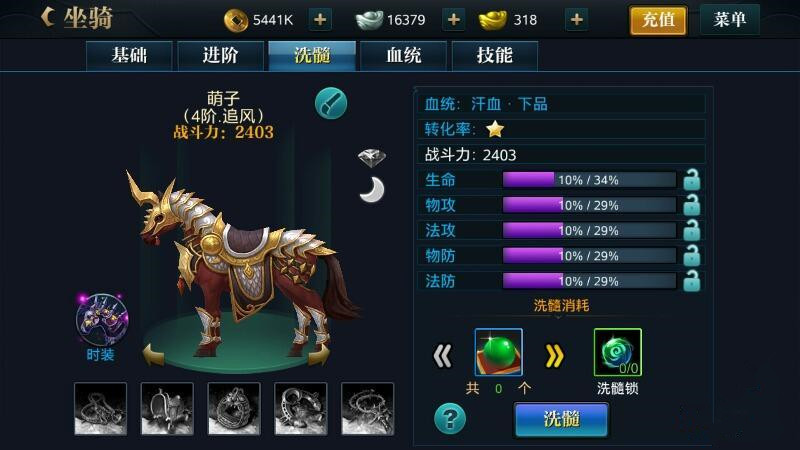This screenshot has width=800, height=450.
Task: Switch to the next mount with right arrow
Action: (x=320, y=353)
